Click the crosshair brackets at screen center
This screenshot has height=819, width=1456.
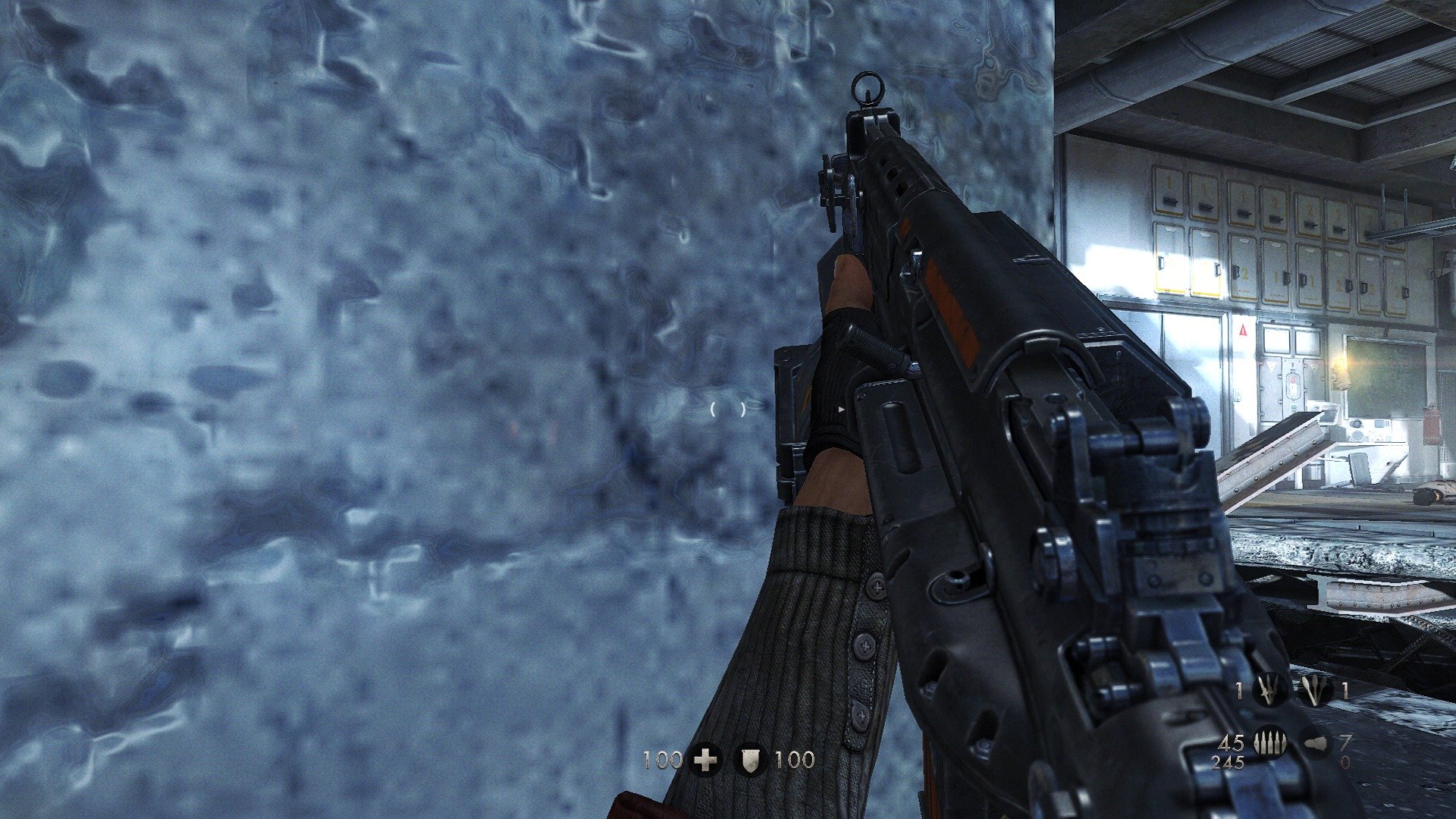(728, 409)
